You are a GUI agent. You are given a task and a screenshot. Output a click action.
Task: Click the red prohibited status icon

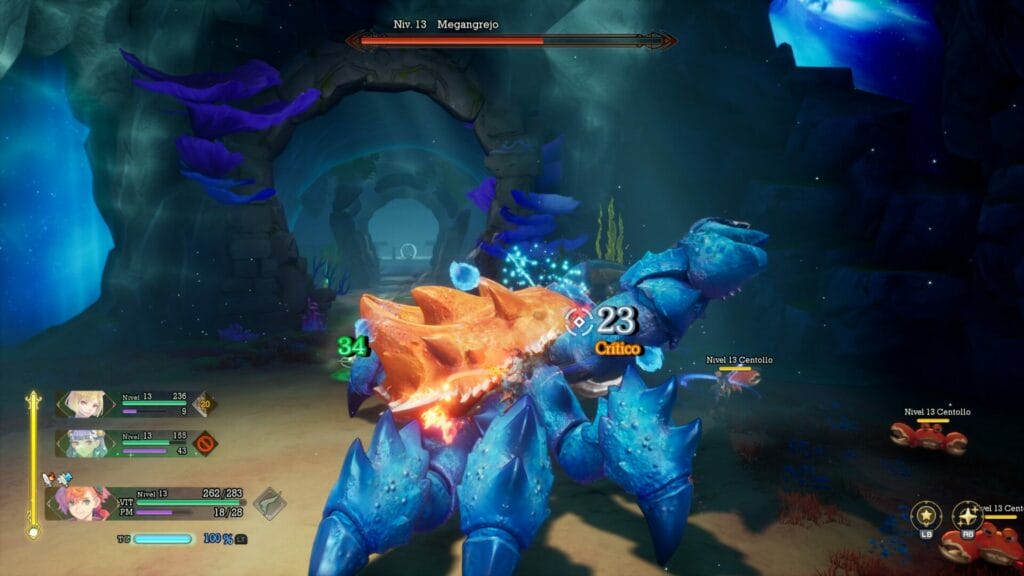point(205,442)
